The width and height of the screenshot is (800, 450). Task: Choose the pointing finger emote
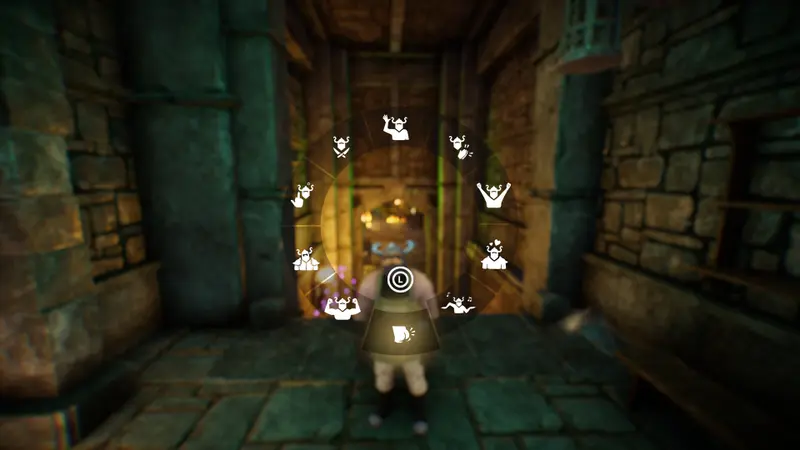pos(305,194)
